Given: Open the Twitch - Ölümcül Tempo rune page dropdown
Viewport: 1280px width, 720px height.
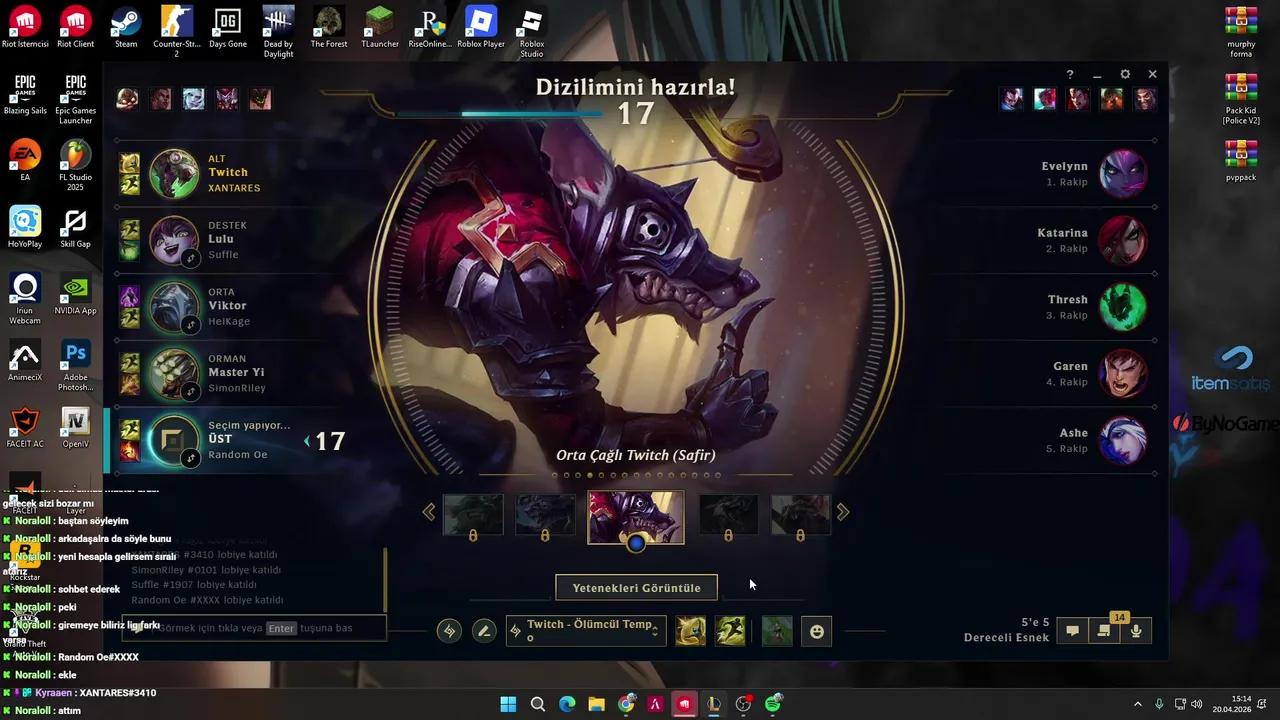Looking at the screenshot, I should click(585, 630).
